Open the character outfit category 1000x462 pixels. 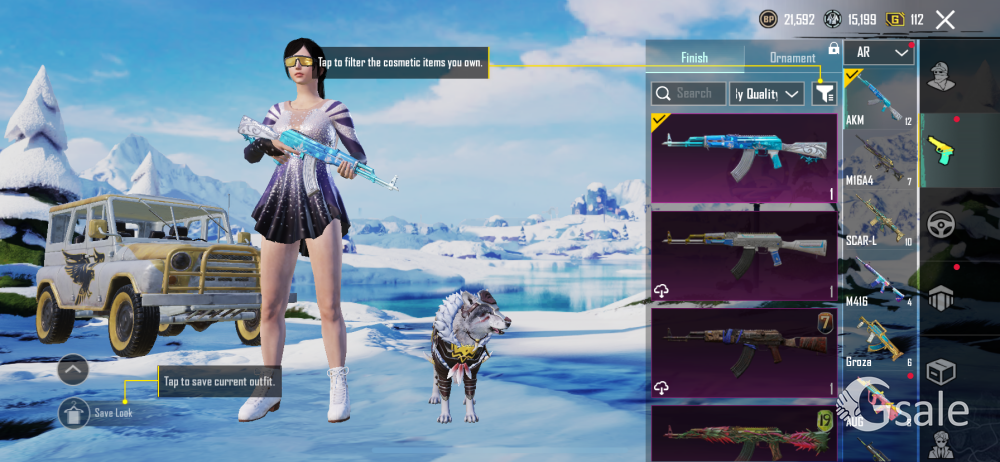click(942, 76)
